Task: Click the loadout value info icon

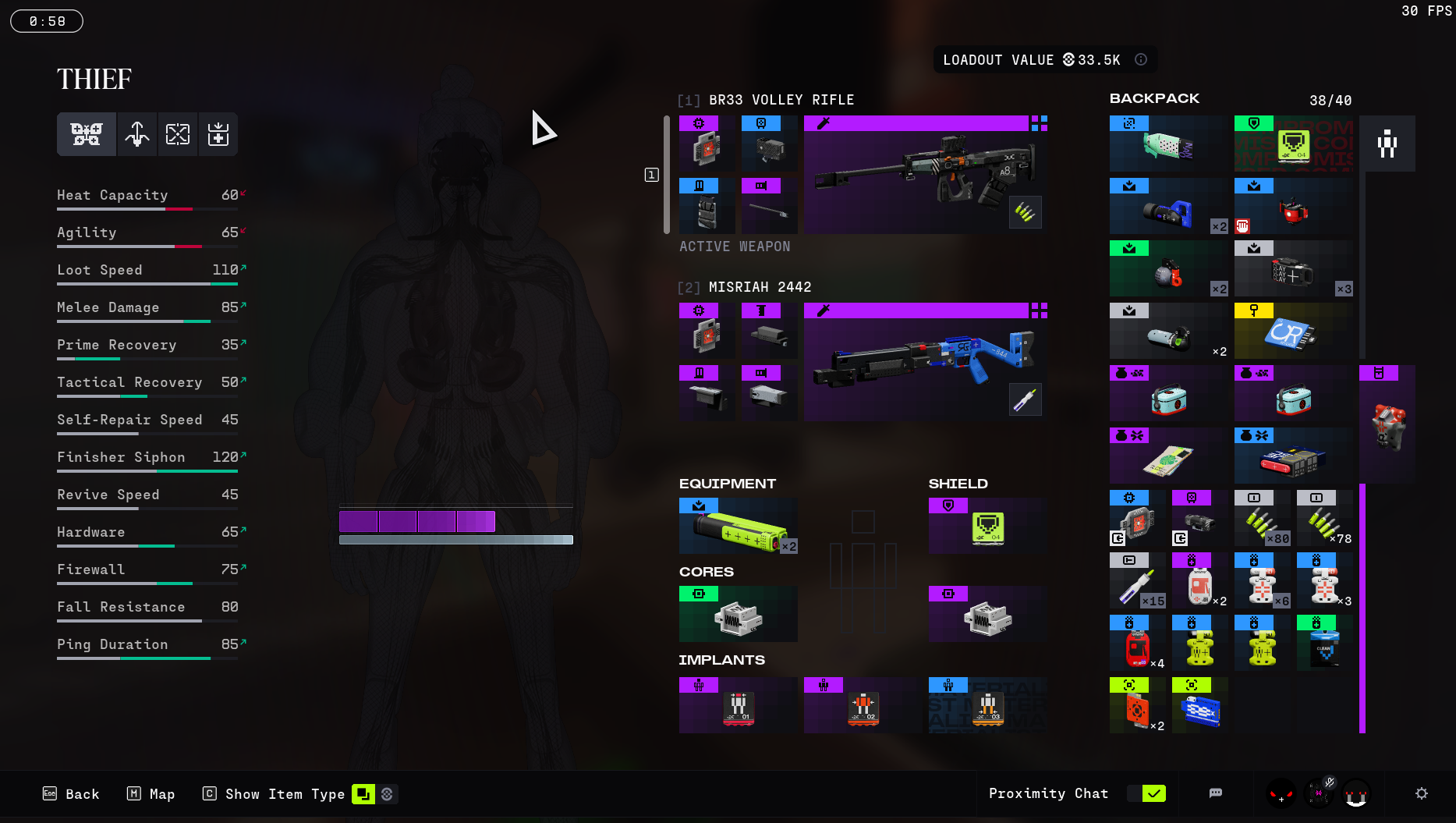Action: (x=1141, y=59)
